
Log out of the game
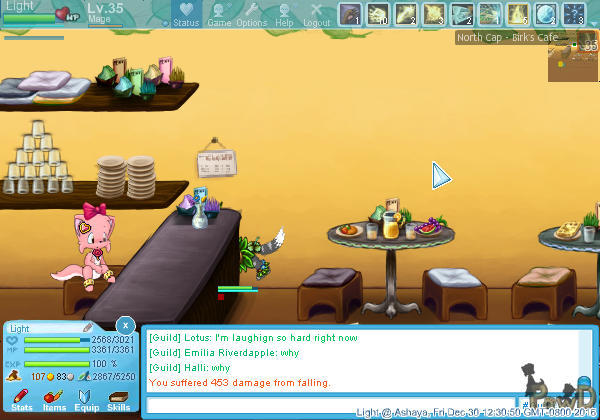click(316, 14)
